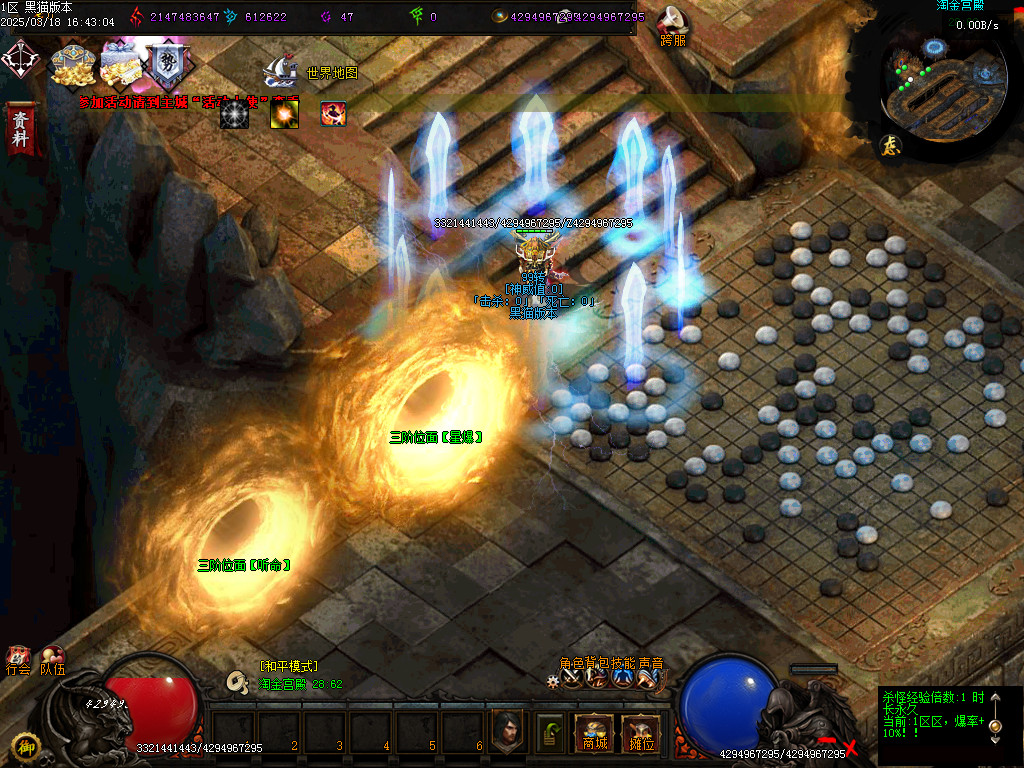The height and width of the screenshot is (768, 1024).
Task: Click the character portrait on the hotbar
Action: pos(507,733)
